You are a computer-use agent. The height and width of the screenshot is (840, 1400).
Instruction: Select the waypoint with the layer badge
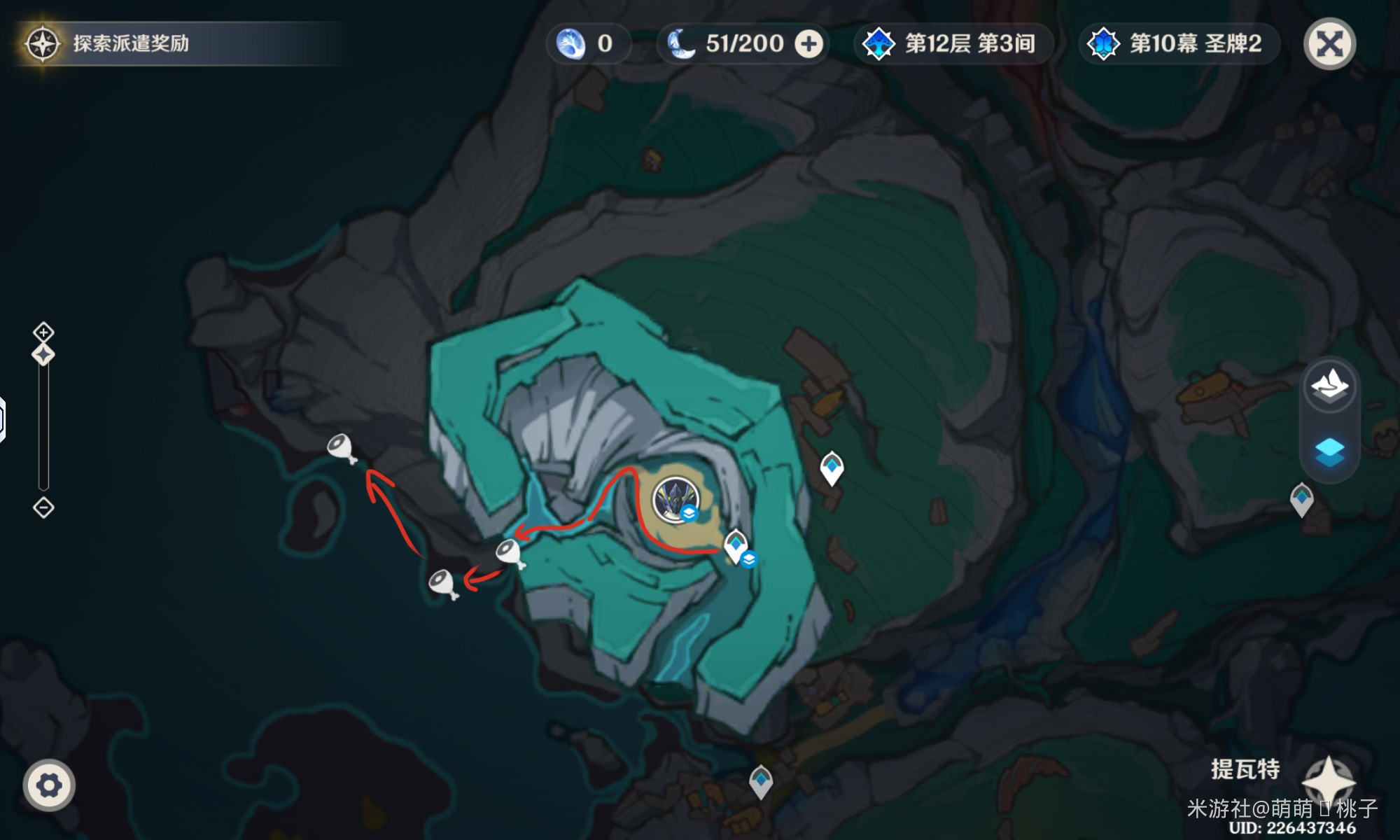pyautogui.click(x=736, y=546)
